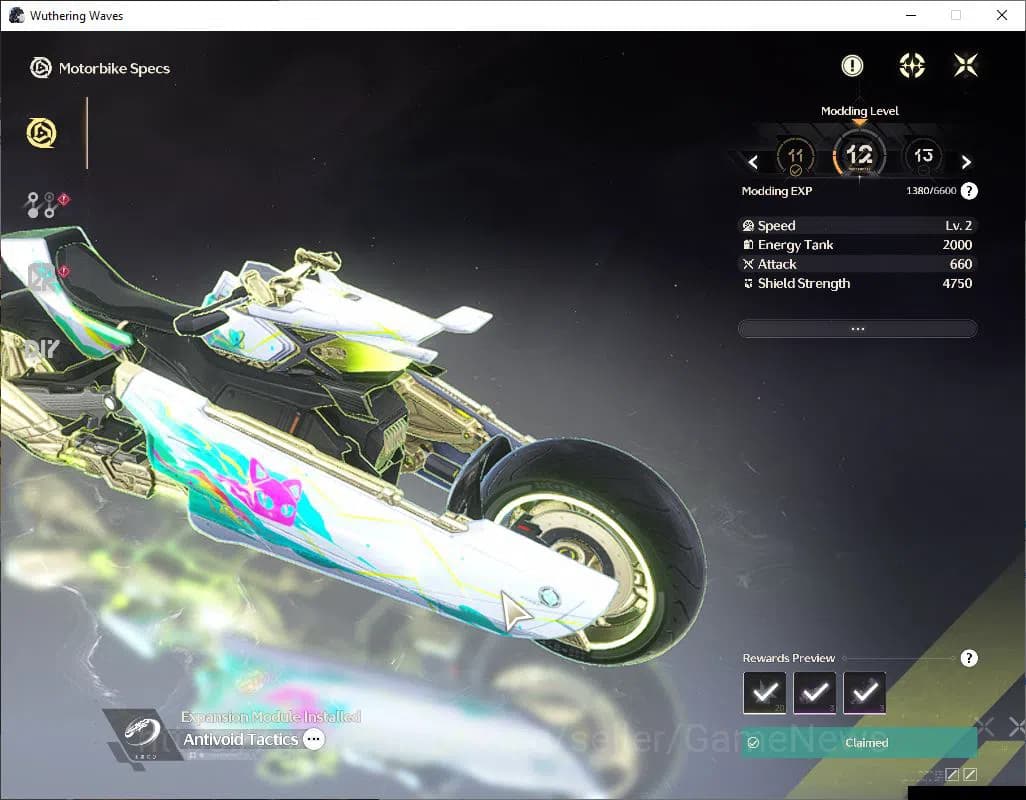Image resolution: width=1026 pixels, height=800 pixels.
Task: Switch to the connected nodes modding tab
Action: [x=42, y=205]
